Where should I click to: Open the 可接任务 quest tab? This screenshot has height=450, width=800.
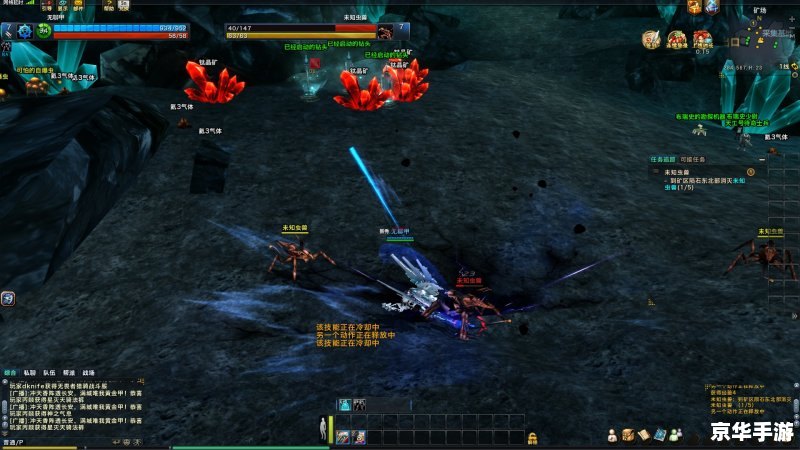click(x=692, y=159)
